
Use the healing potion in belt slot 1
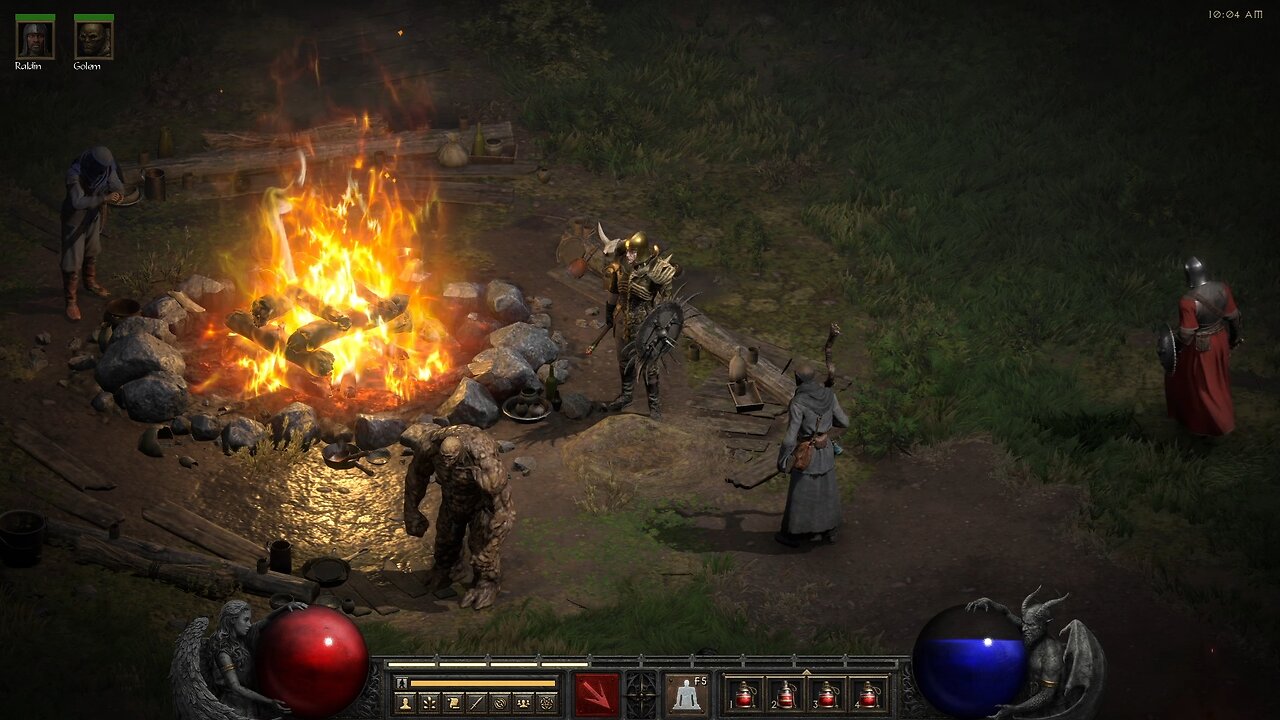744,694
